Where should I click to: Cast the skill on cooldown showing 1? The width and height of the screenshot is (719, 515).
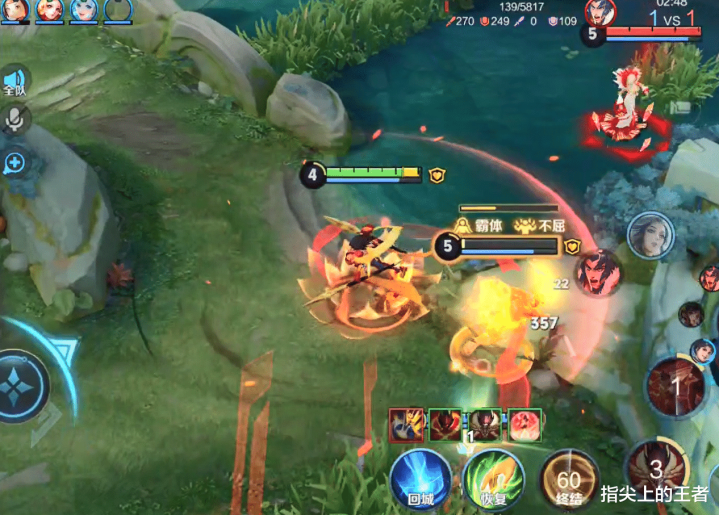pos(675,385)
